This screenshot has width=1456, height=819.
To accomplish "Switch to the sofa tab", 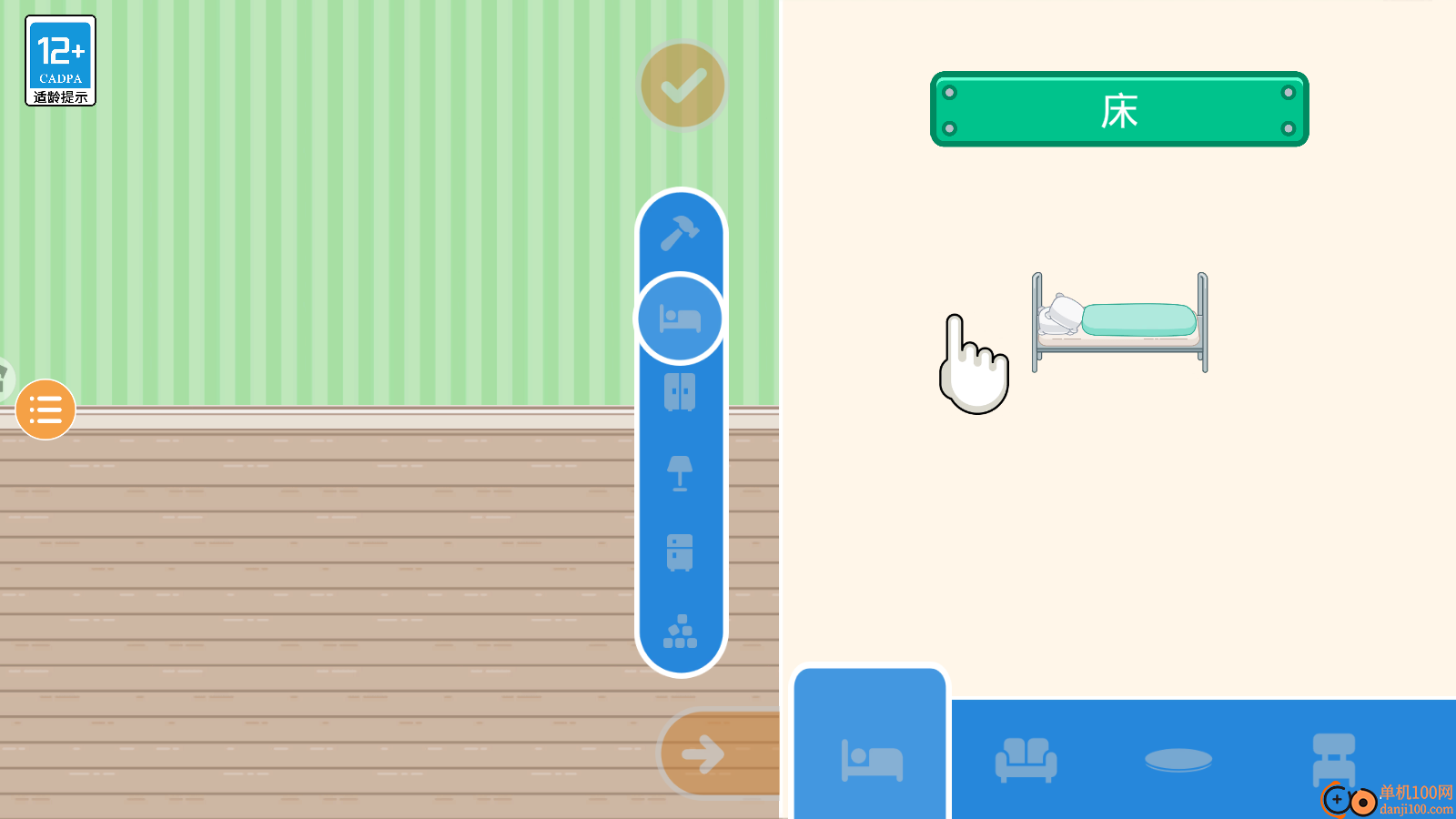I will pos(1026,759).
